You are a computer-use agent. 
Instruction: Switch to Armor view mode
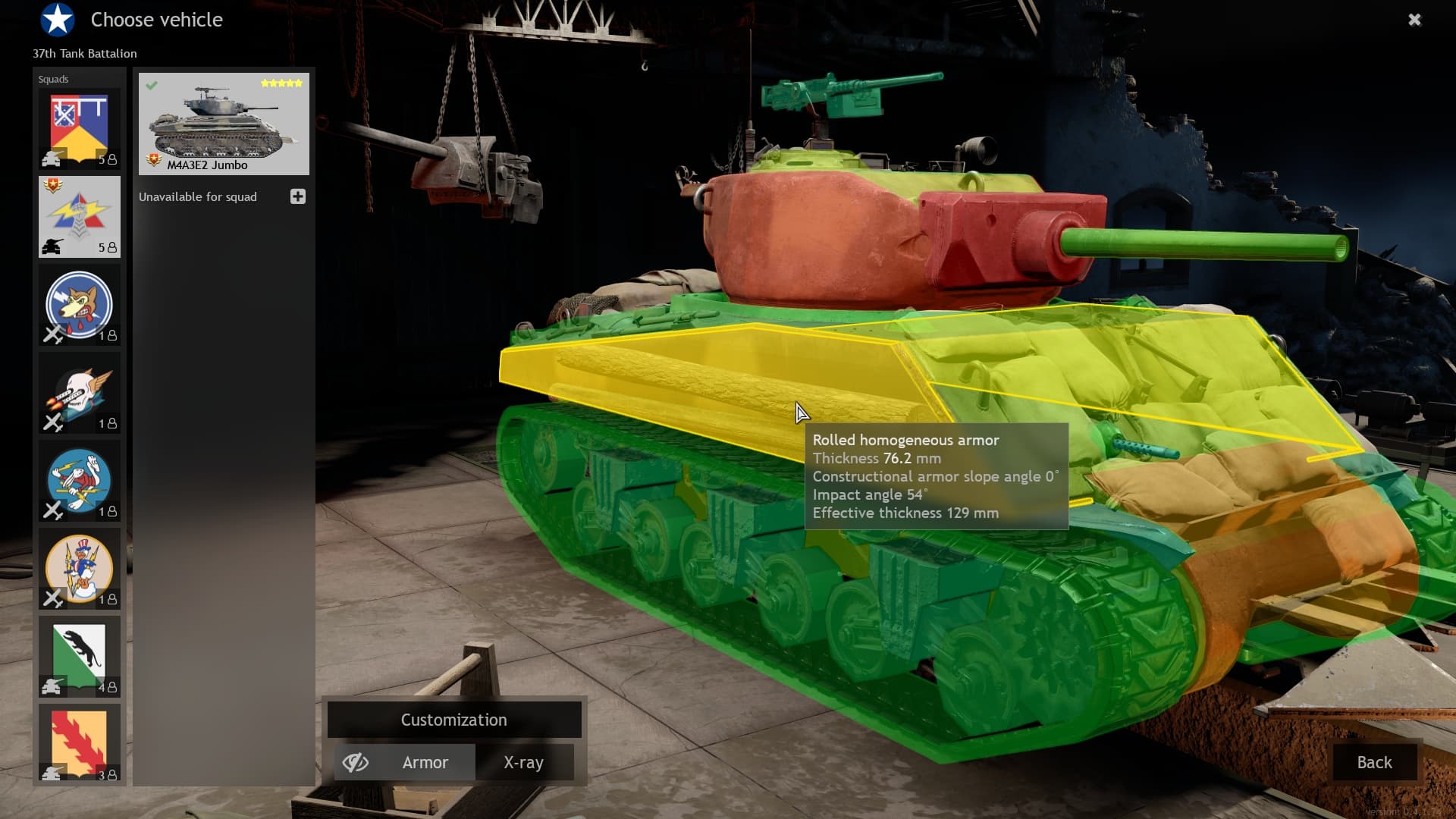point(425,762)
